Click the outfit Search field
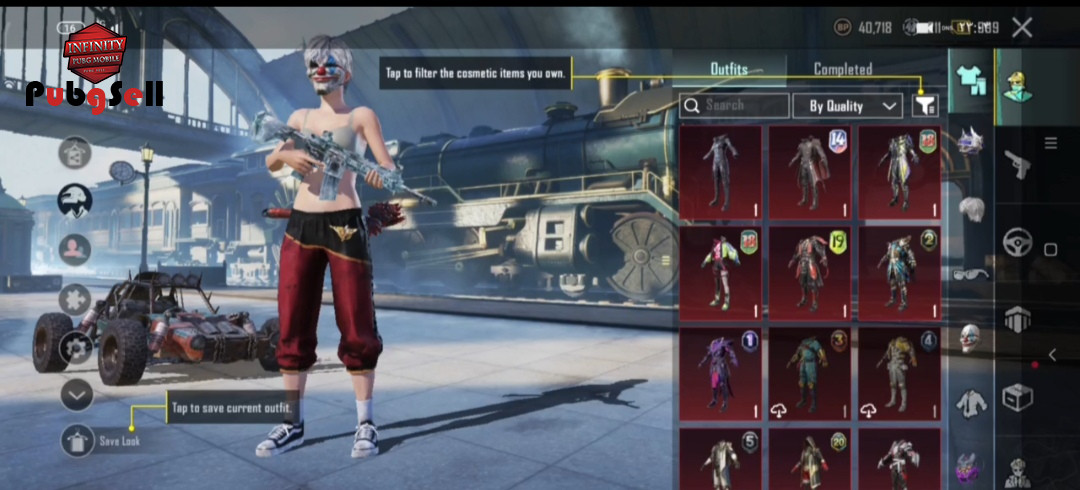Screen dimensions: 1080x490 coord(733,105)
